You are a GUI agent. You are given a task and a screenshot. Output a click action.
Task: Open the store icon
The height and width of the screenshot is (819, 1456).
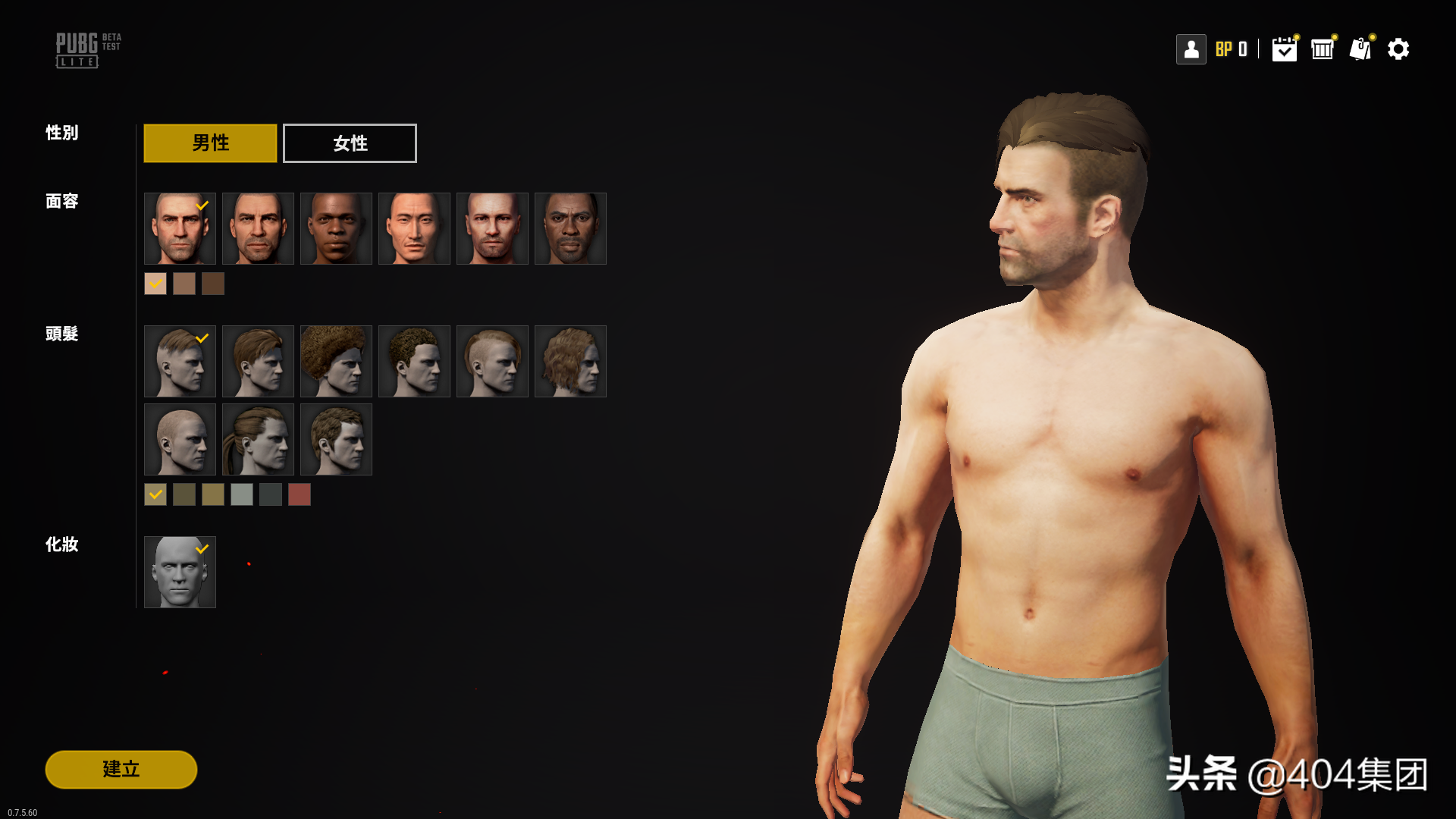1323,49
